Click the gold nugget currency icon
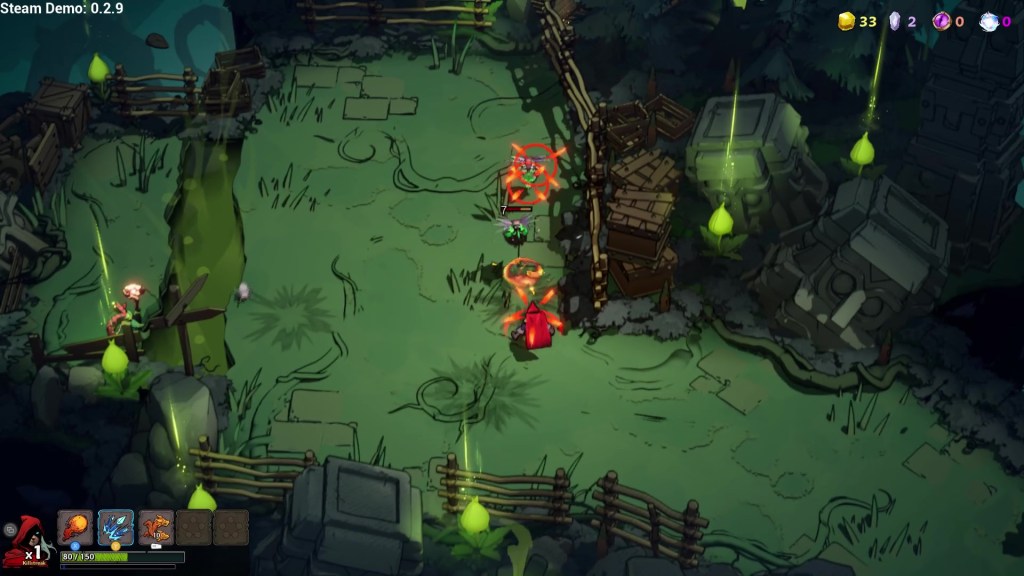Image resolution: width=1024 pixels, height=576 pixels. (846, 21)
